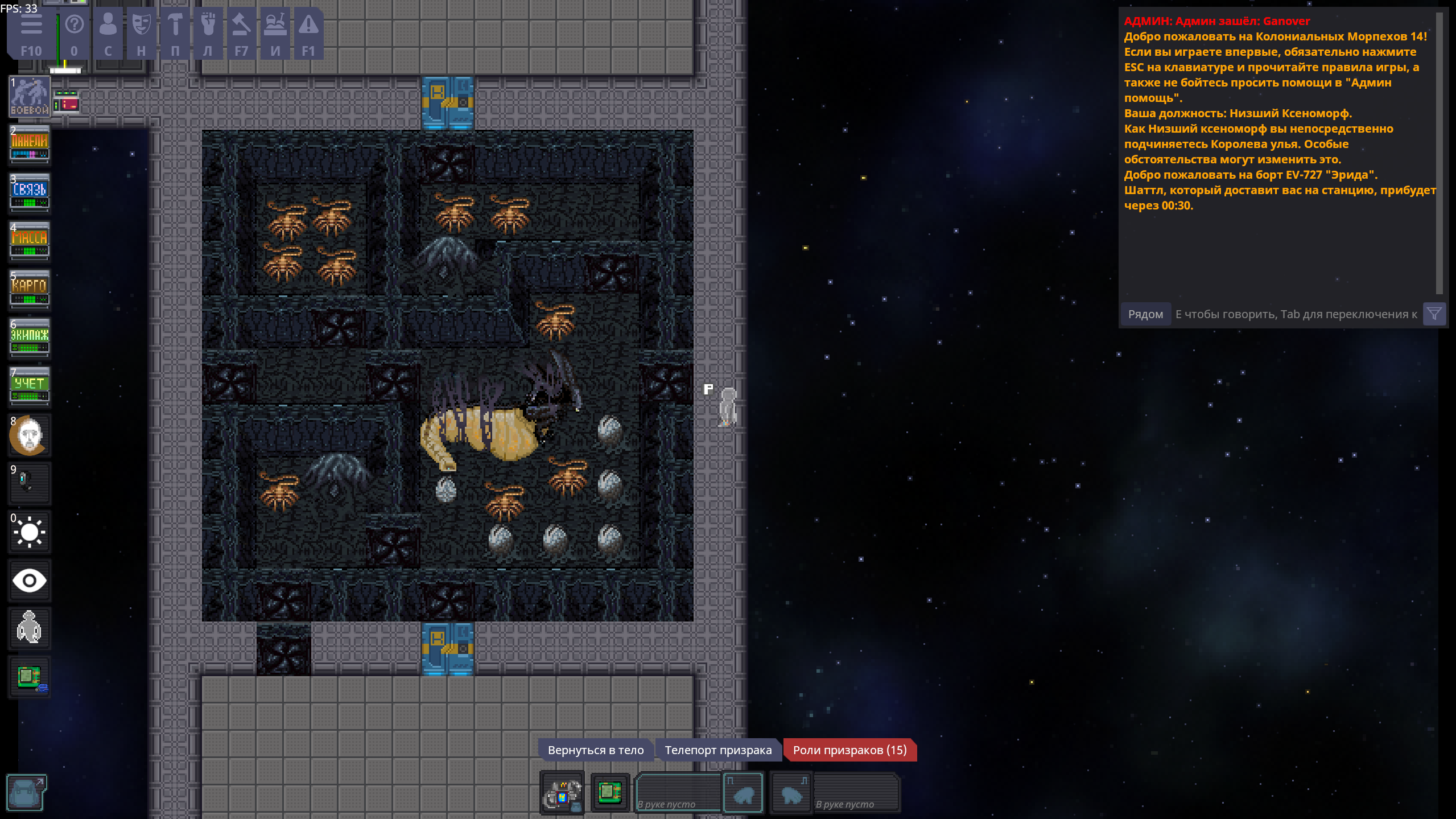Toggle the sun lighting action
The width and height of the screenshot is (1456, 819).
(30, 532)
